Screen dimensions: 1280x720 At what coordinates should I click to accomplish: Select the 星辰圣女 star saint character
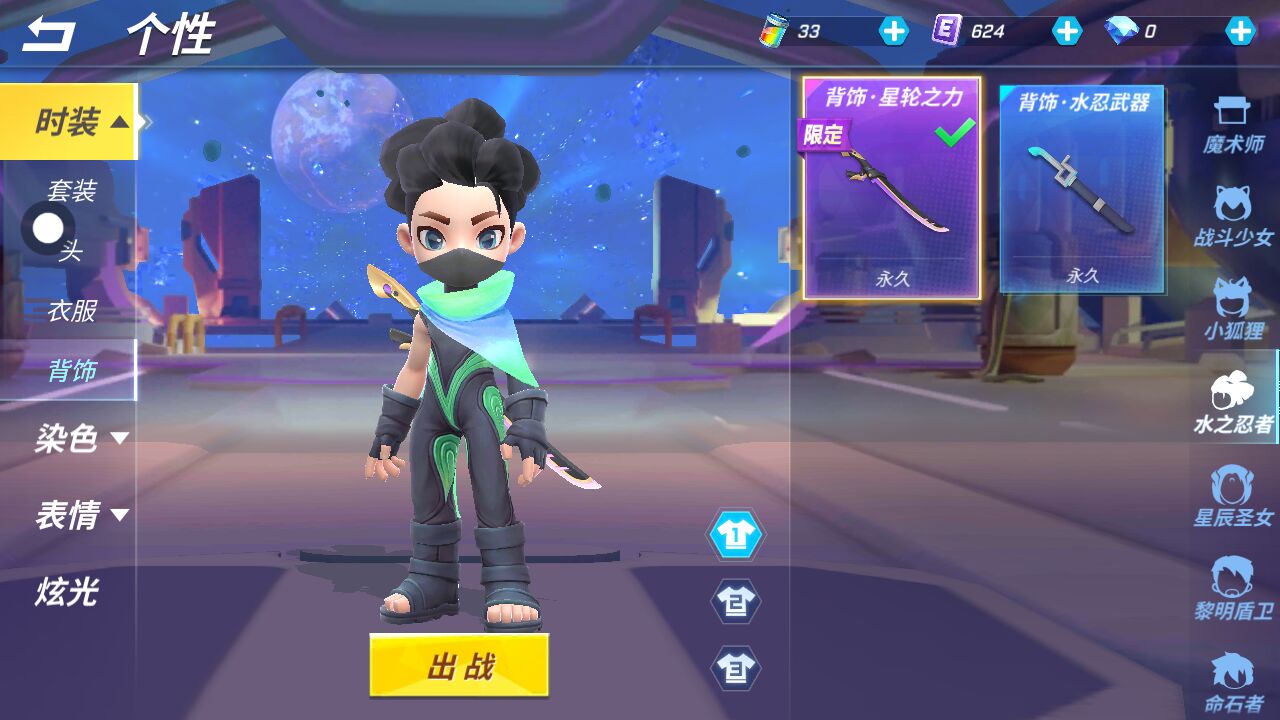[1233, 497]
